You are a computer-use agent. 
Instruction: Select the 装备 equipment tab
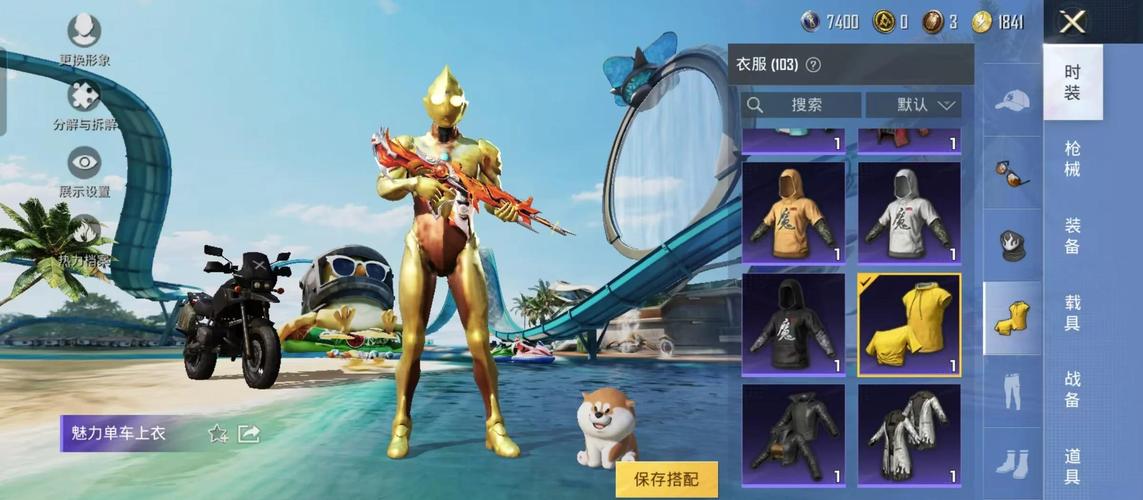(1072, 235)
